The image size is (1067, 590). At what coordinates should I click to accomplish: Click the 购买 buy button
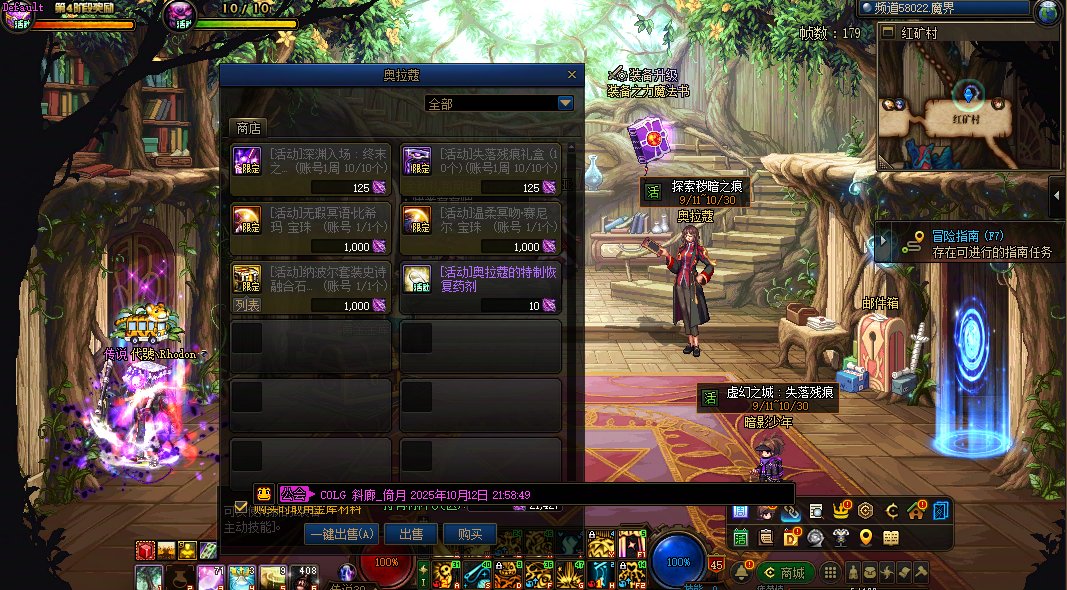tap(470, 534)
